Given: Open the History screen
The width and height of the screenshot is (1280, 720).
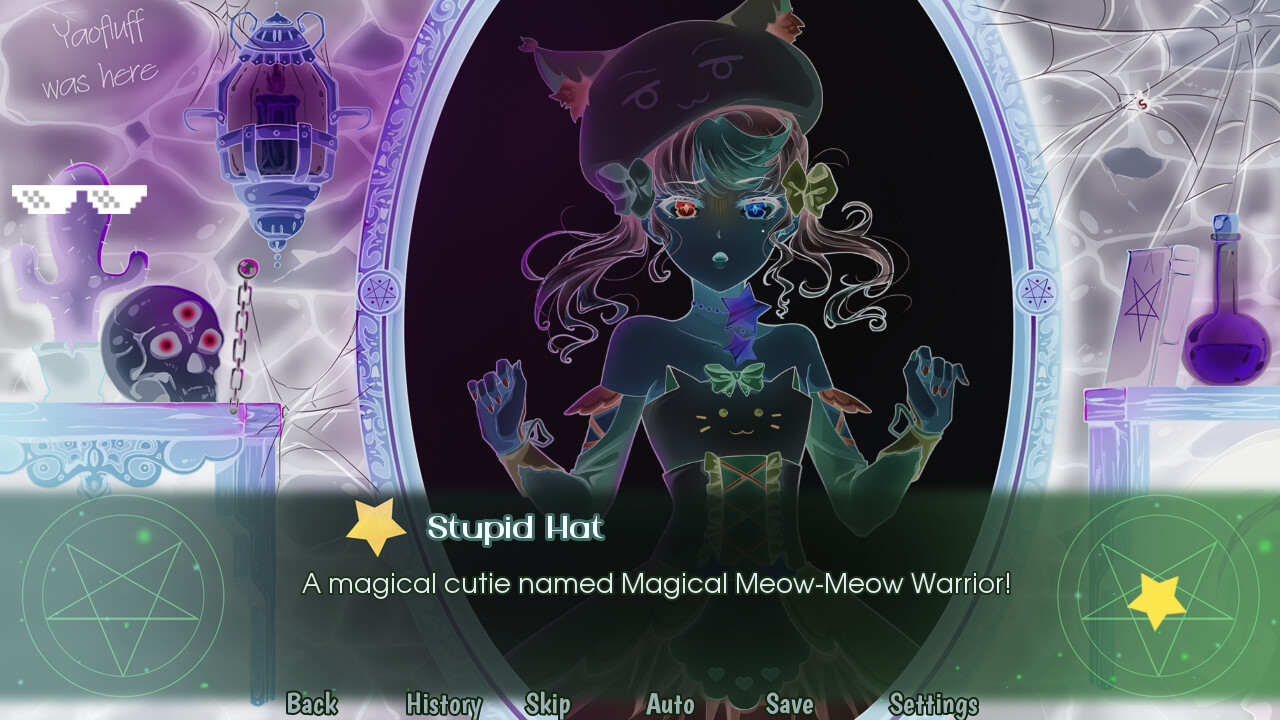Looking at the screenshot, I should coord(442,704).
